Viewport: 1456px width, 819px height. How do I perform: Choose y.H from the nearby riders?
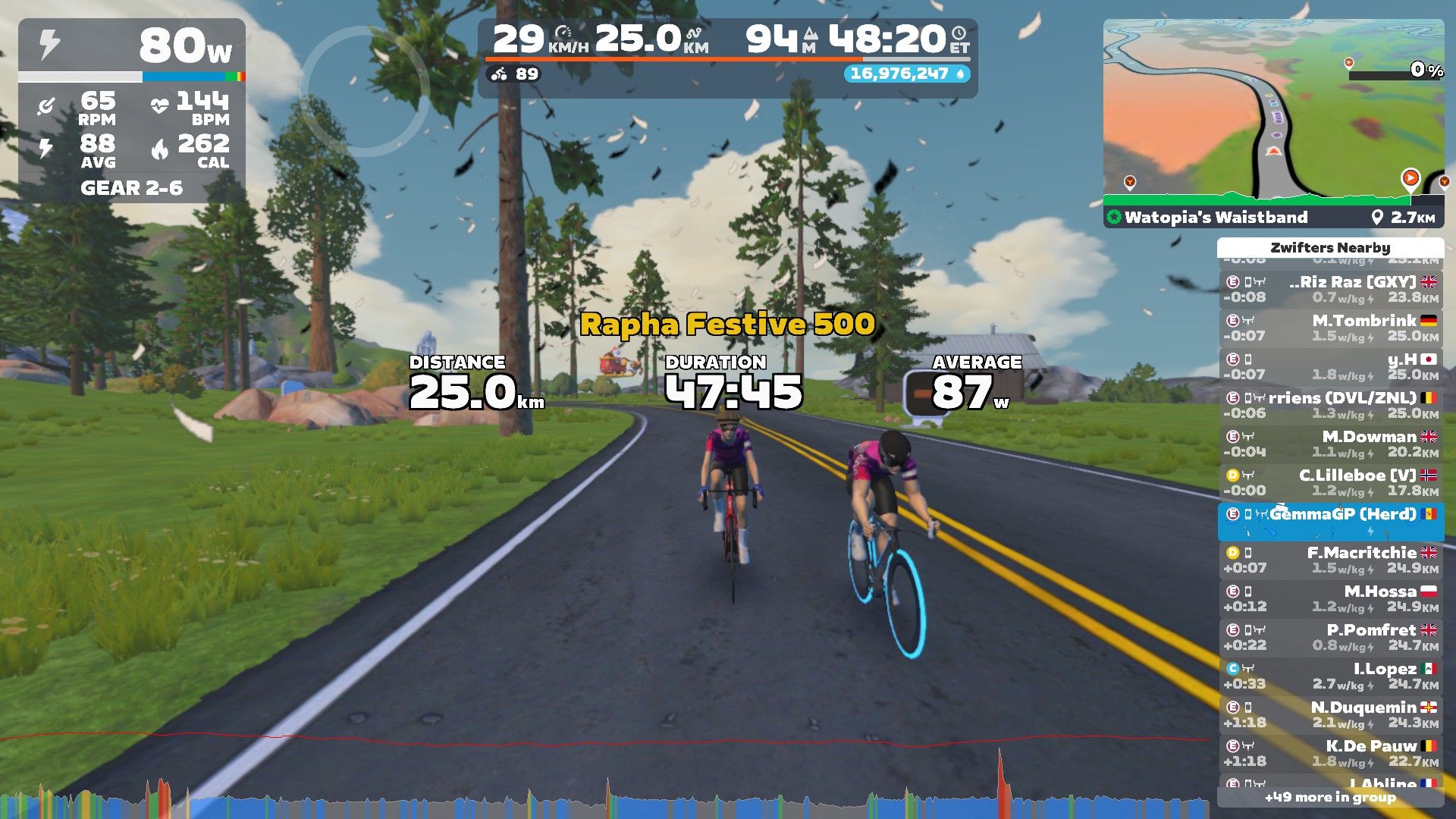1331,366
